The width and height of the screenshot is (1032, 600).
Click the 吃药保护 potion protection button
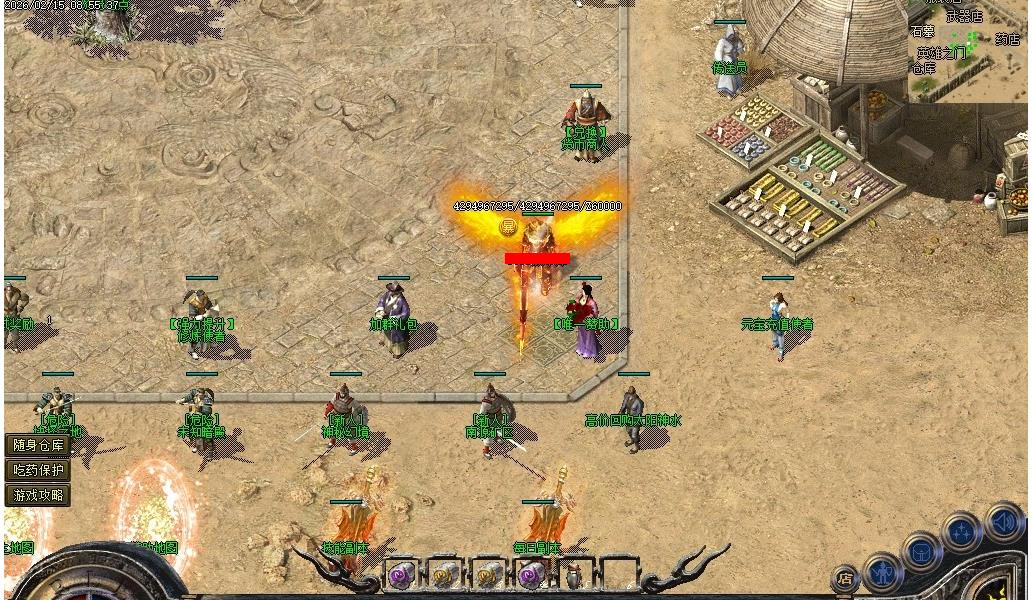pos(38,470)
